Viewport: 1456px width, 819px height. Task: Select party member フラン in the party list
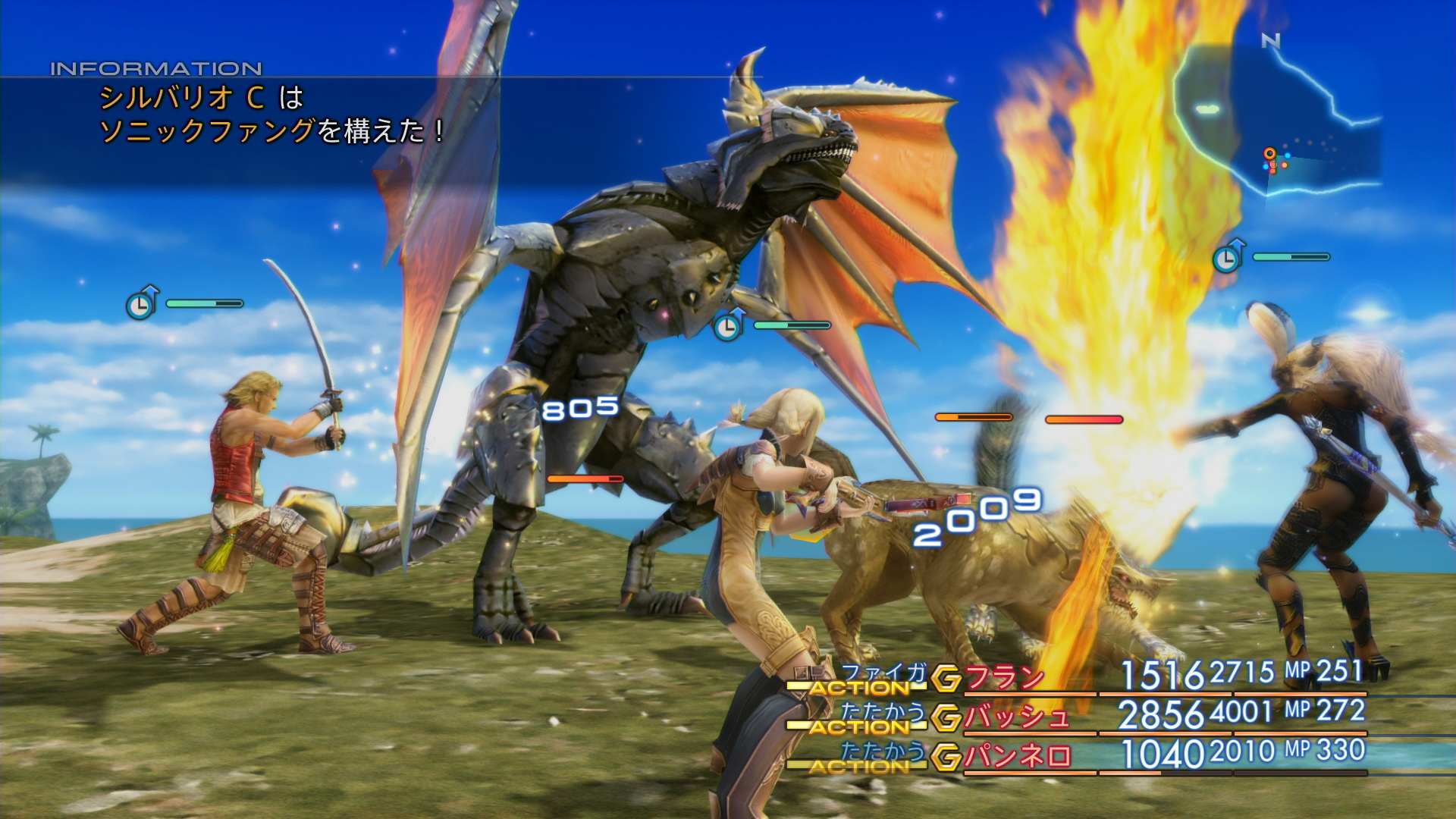click(x=1003, y=677)
